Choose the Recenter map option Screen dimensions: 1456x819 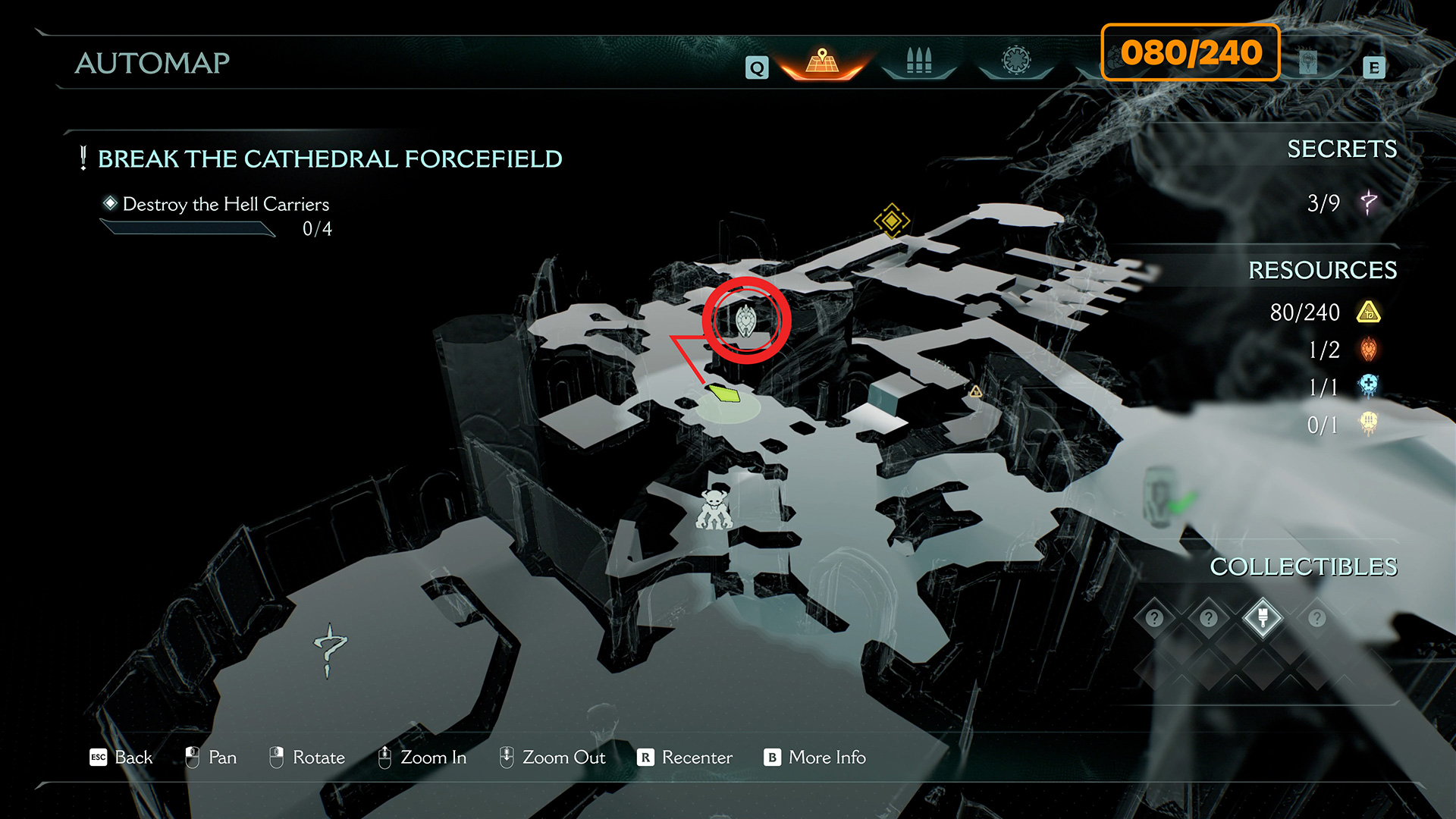point(685,758)
